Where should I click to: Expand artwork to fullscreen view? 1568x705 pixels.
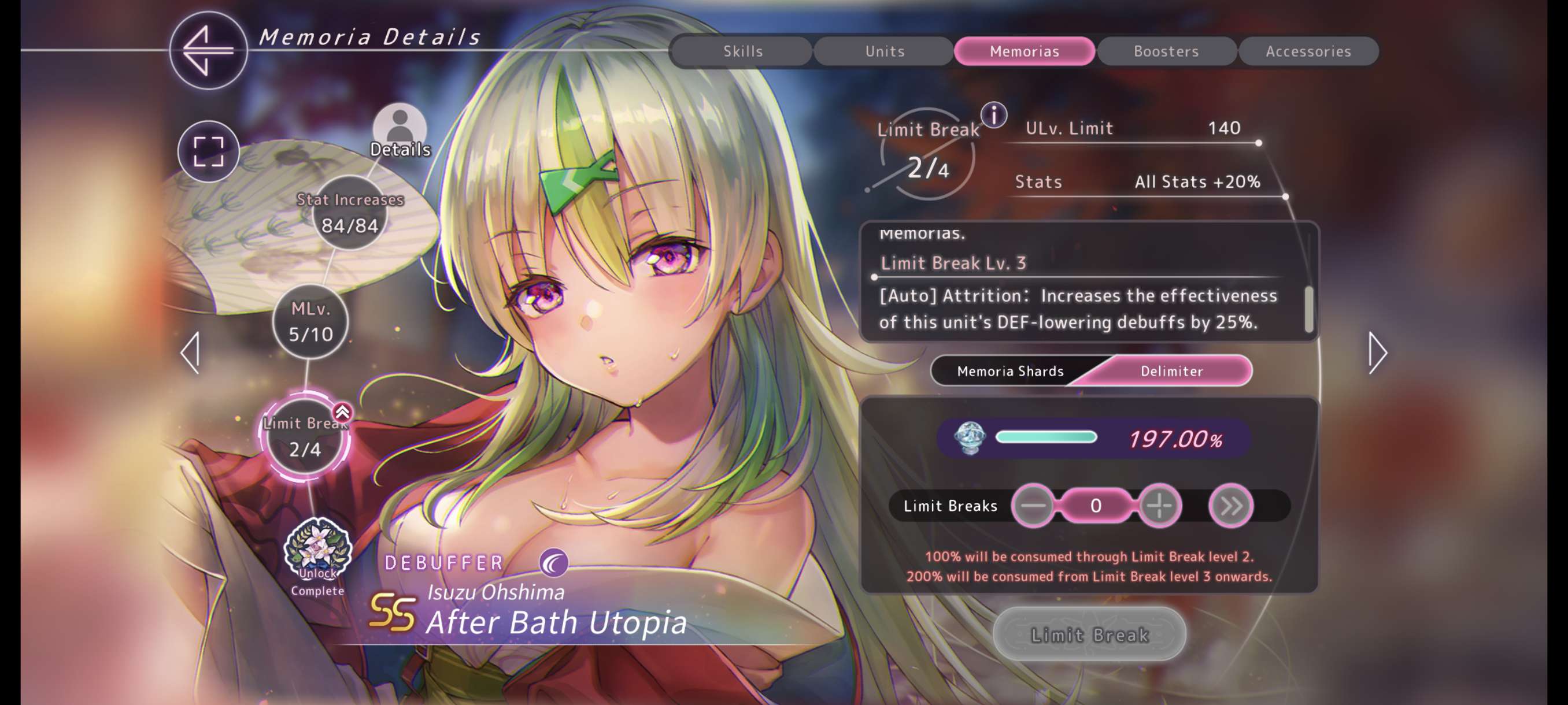[x=208, y=151]
